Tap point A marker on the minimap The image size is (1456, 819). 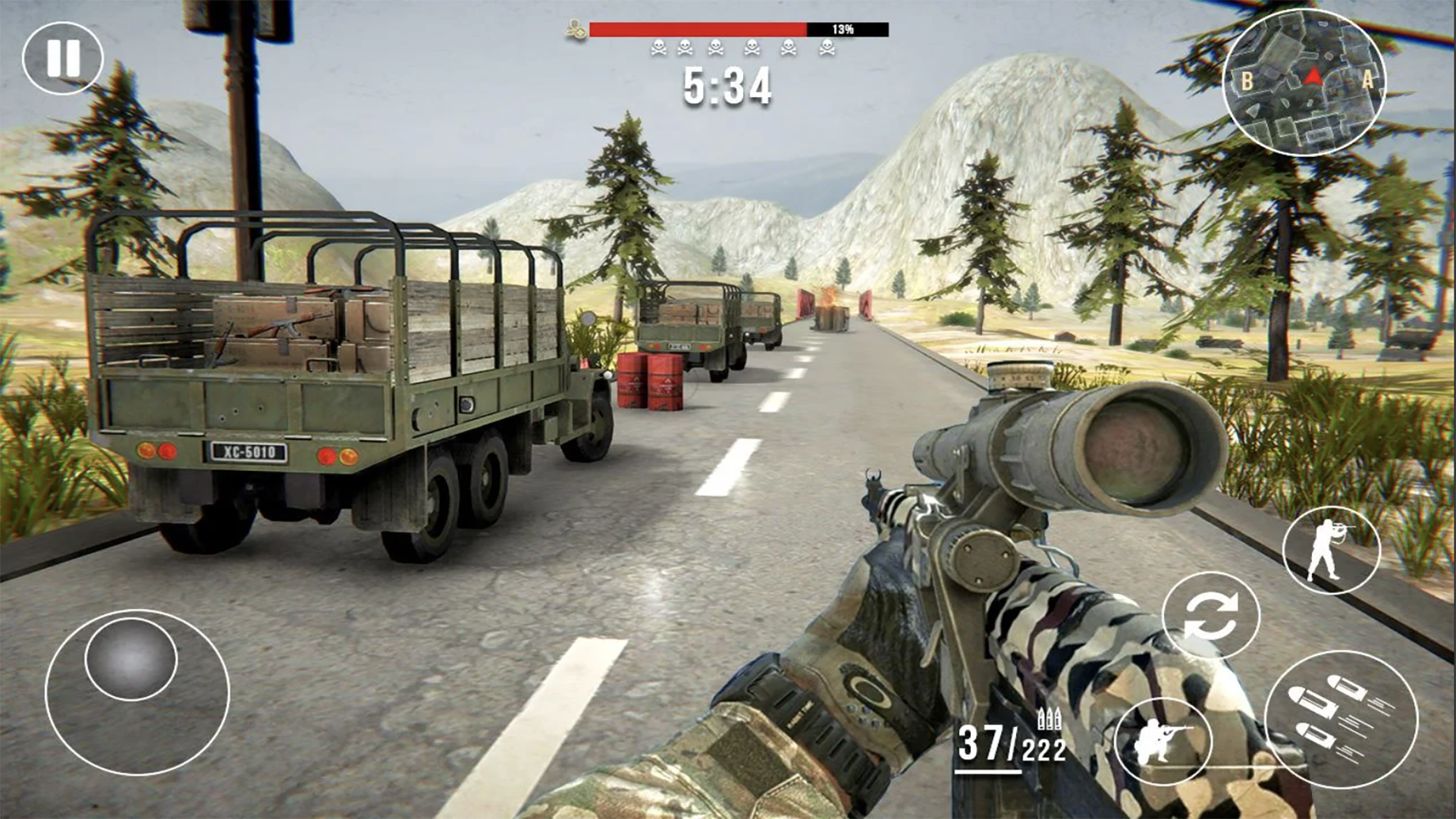coord(1367,80)
